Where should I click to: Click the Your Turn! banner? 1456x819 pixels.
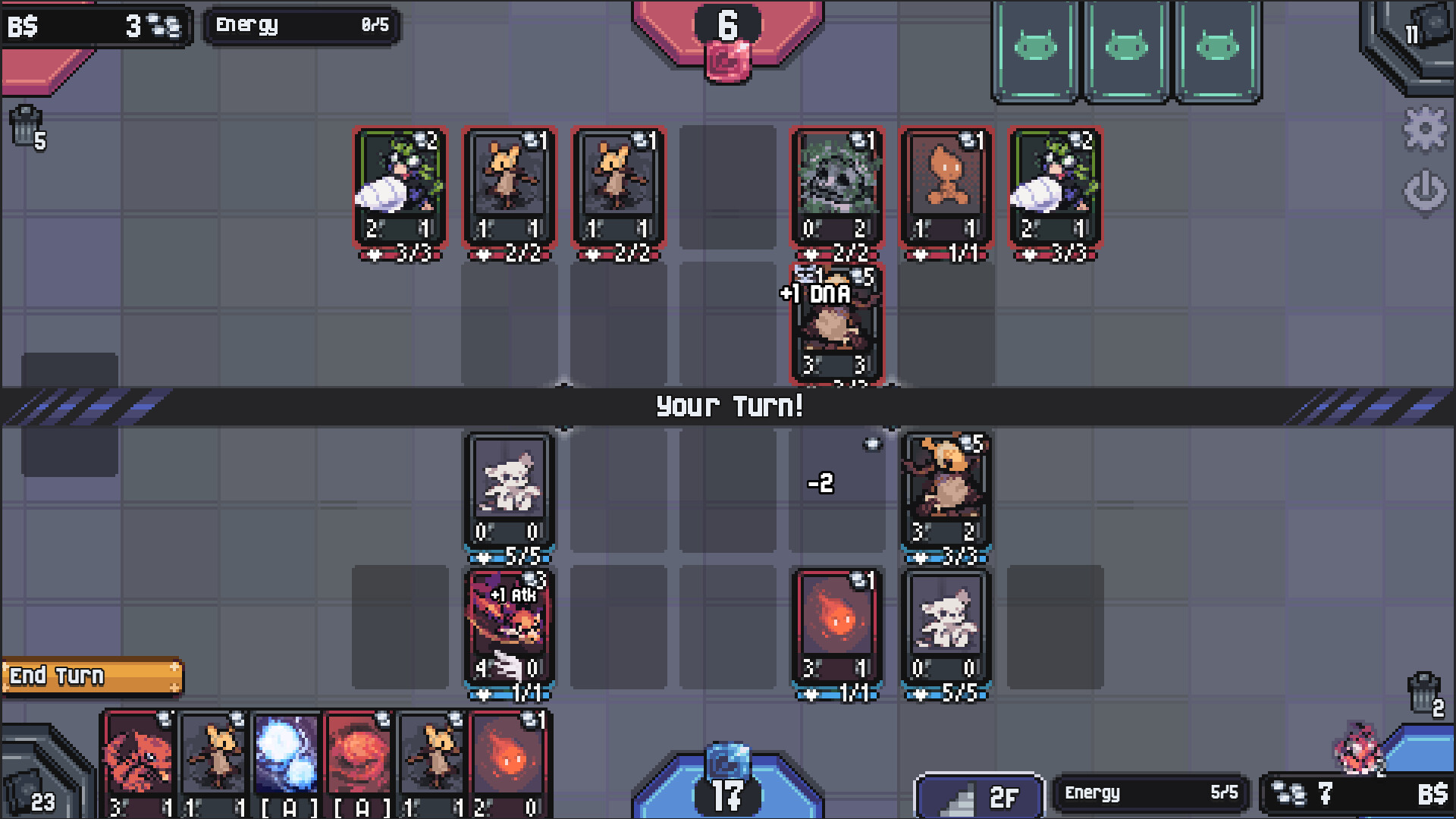pos(726,407)
